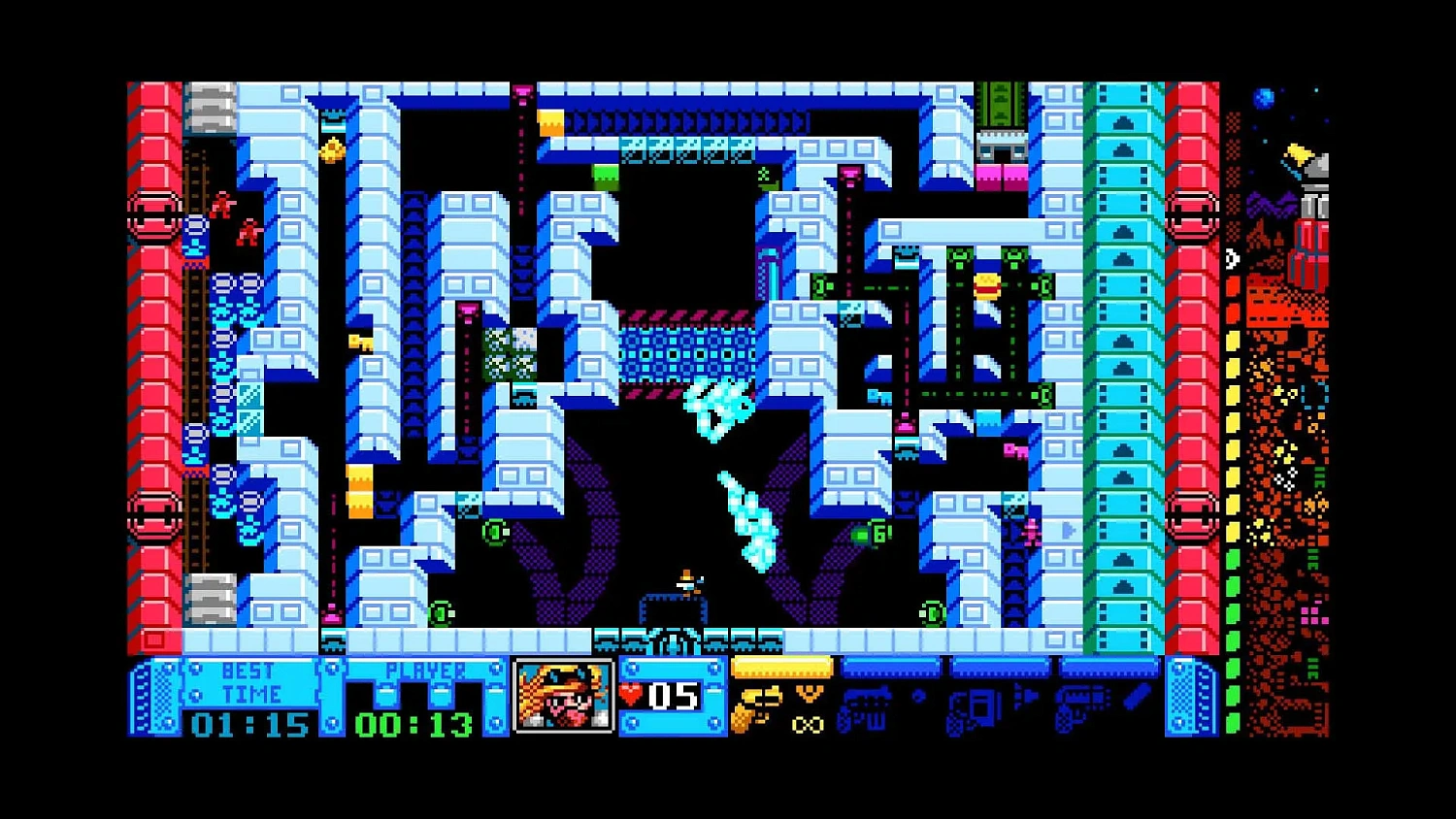Click the infinity ammo symbol
The height and width of the screenshot is (819, 1456).
[807, 726]
